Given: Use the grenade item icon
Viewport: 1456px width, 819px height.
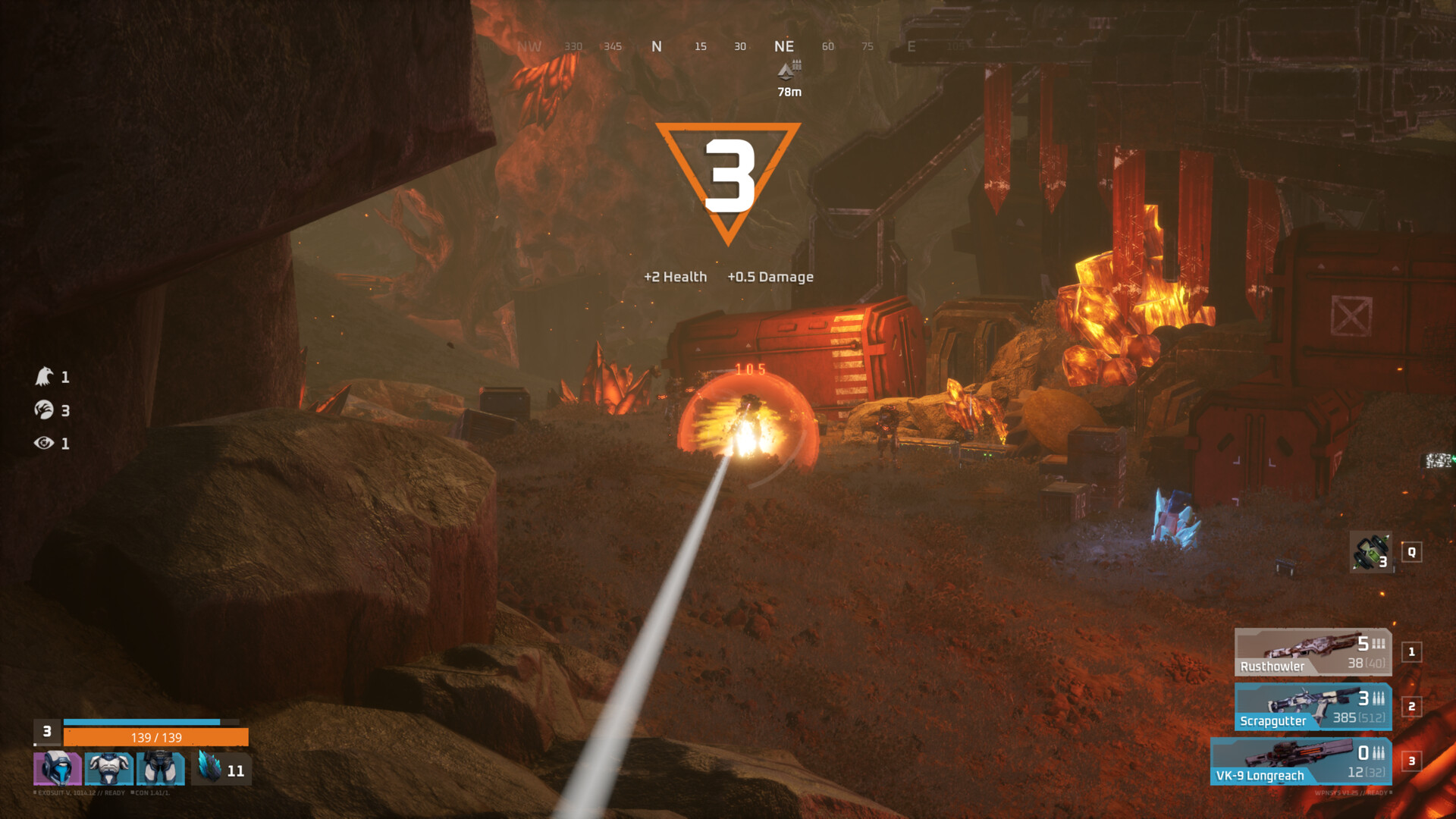Looking at the screenshot, I should 1371,552.
